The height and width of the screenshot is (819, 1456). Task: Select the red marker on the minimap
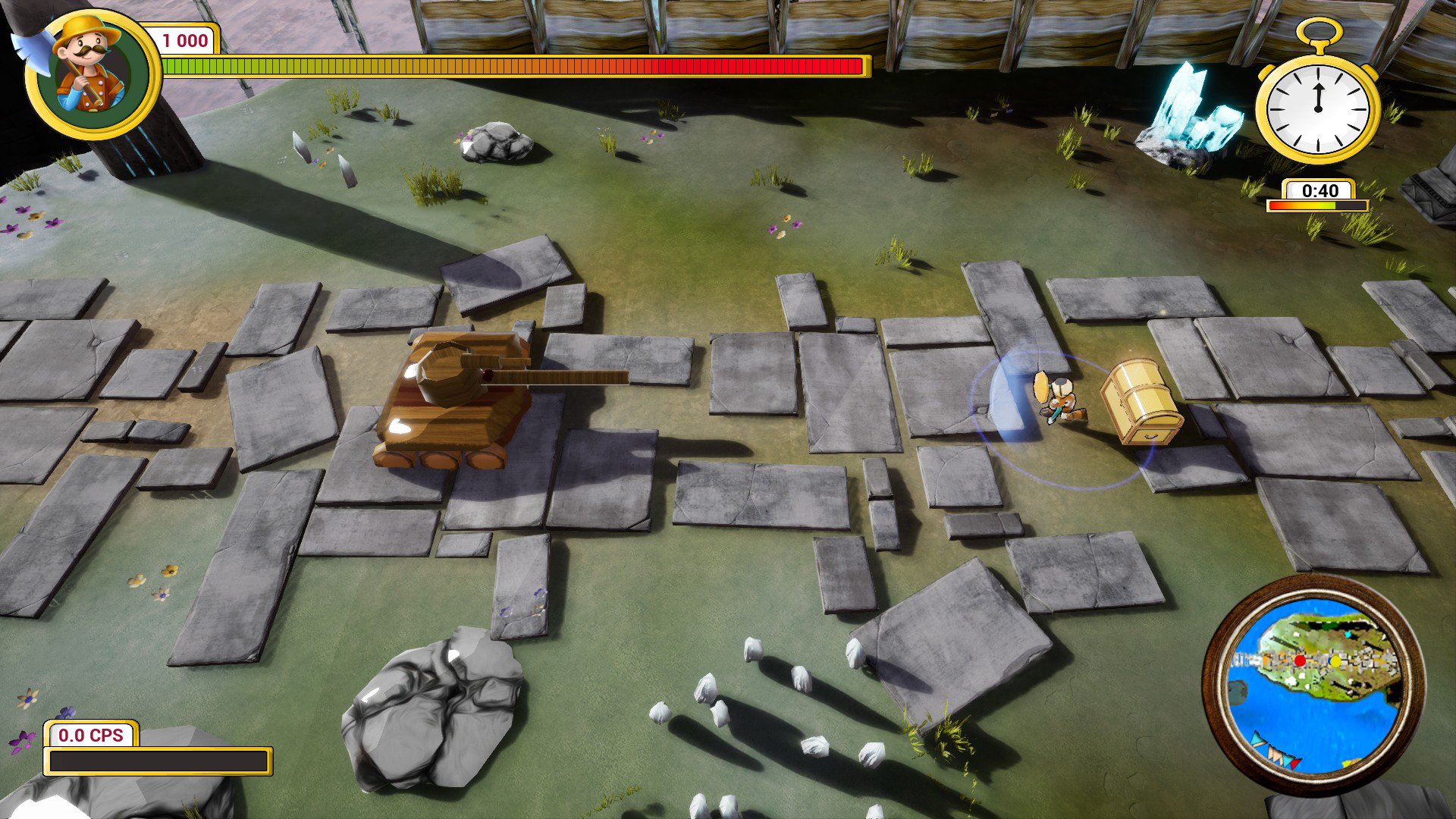(1300, 661)
